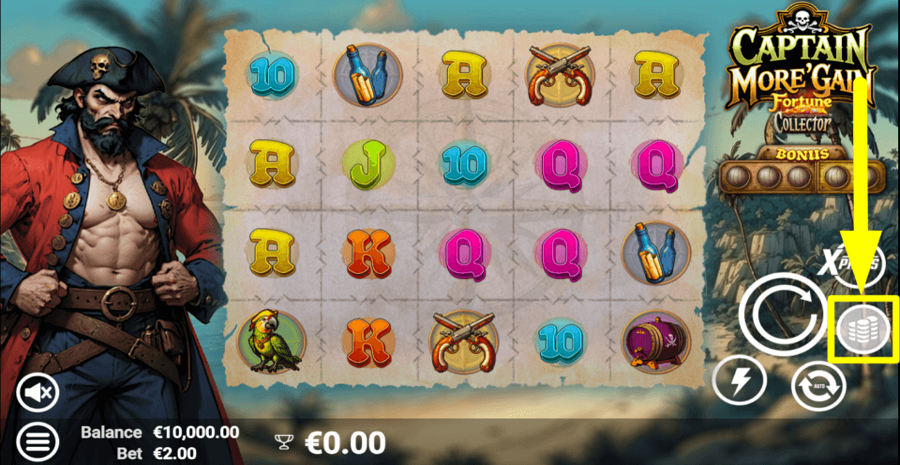The image size is (900, 465).
Task: Toggle the lightning bolt turbo spin
Action: (739, 381)
